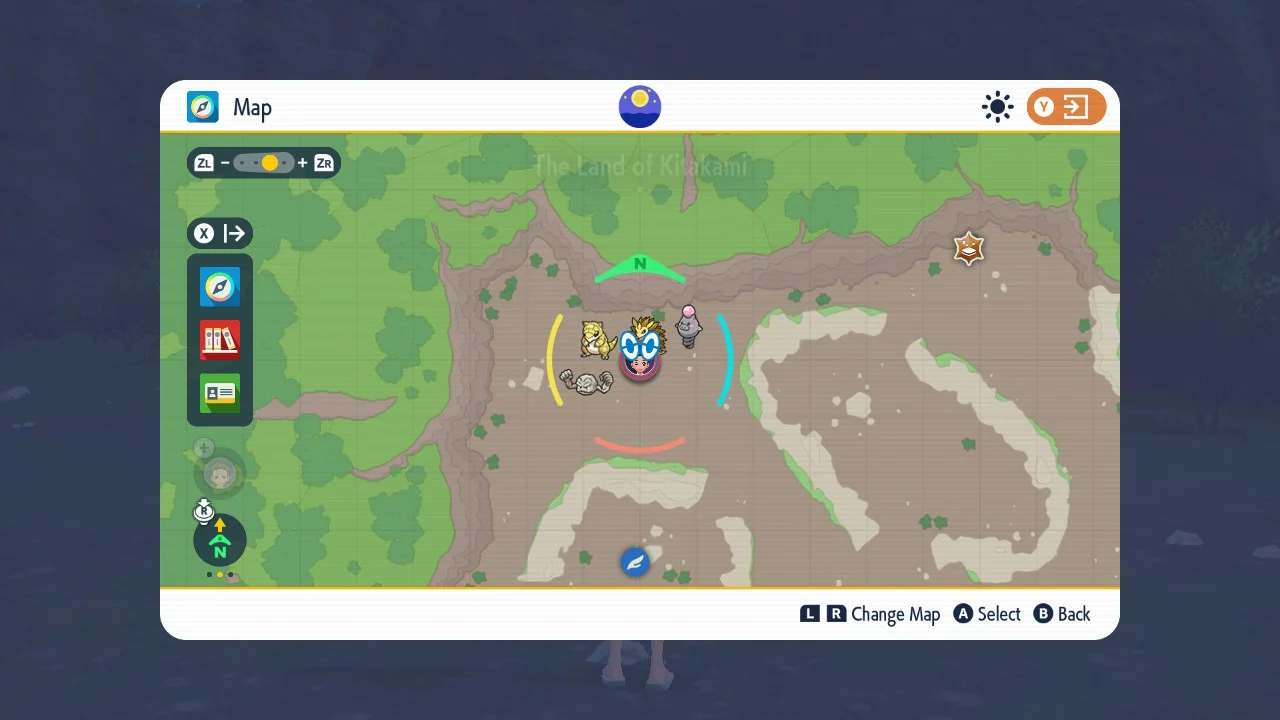The width and height of the screenshot is (1280, 720).
Task: Select the player face marker on the map
Action: (x=639, y=360)
